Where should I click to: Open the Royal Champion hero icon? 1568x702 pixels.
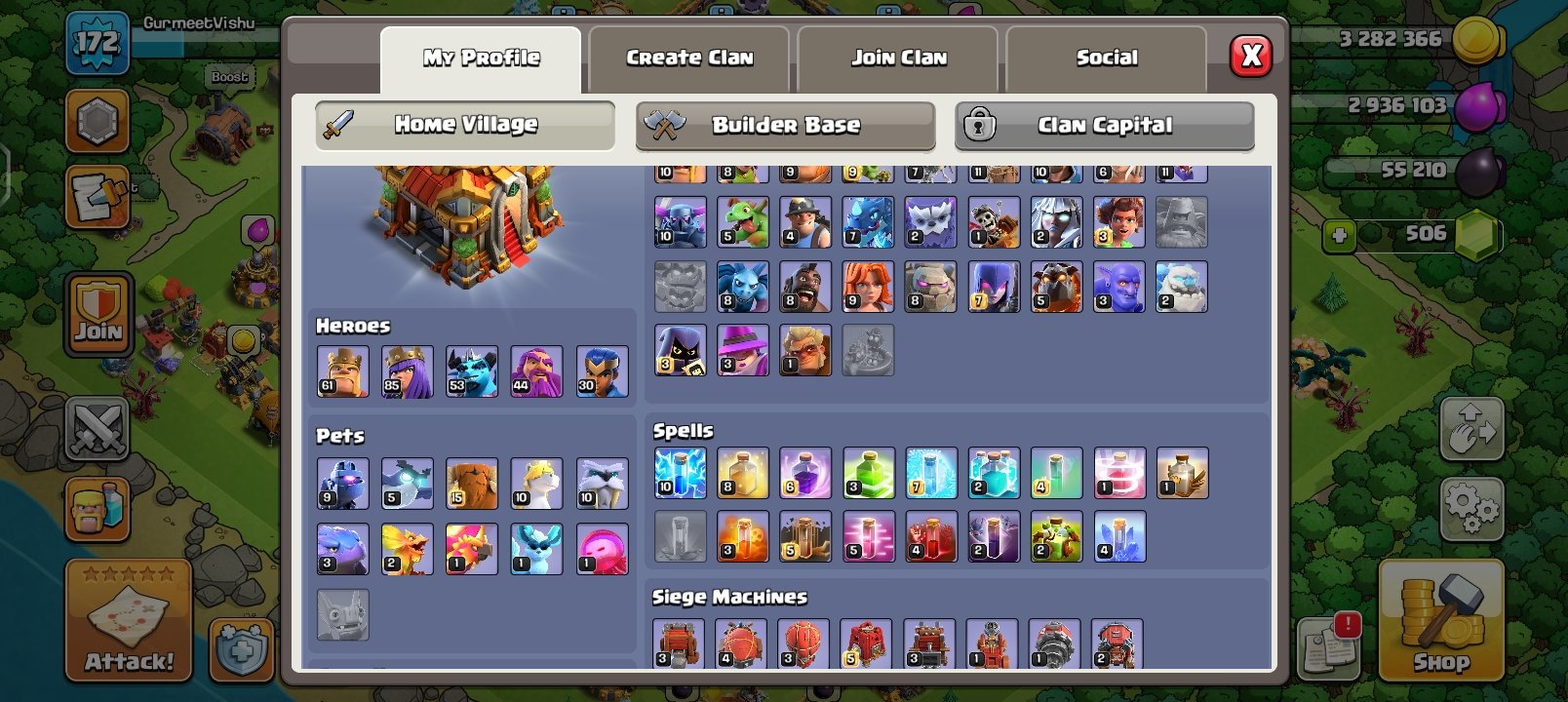[x=602, y=371]
